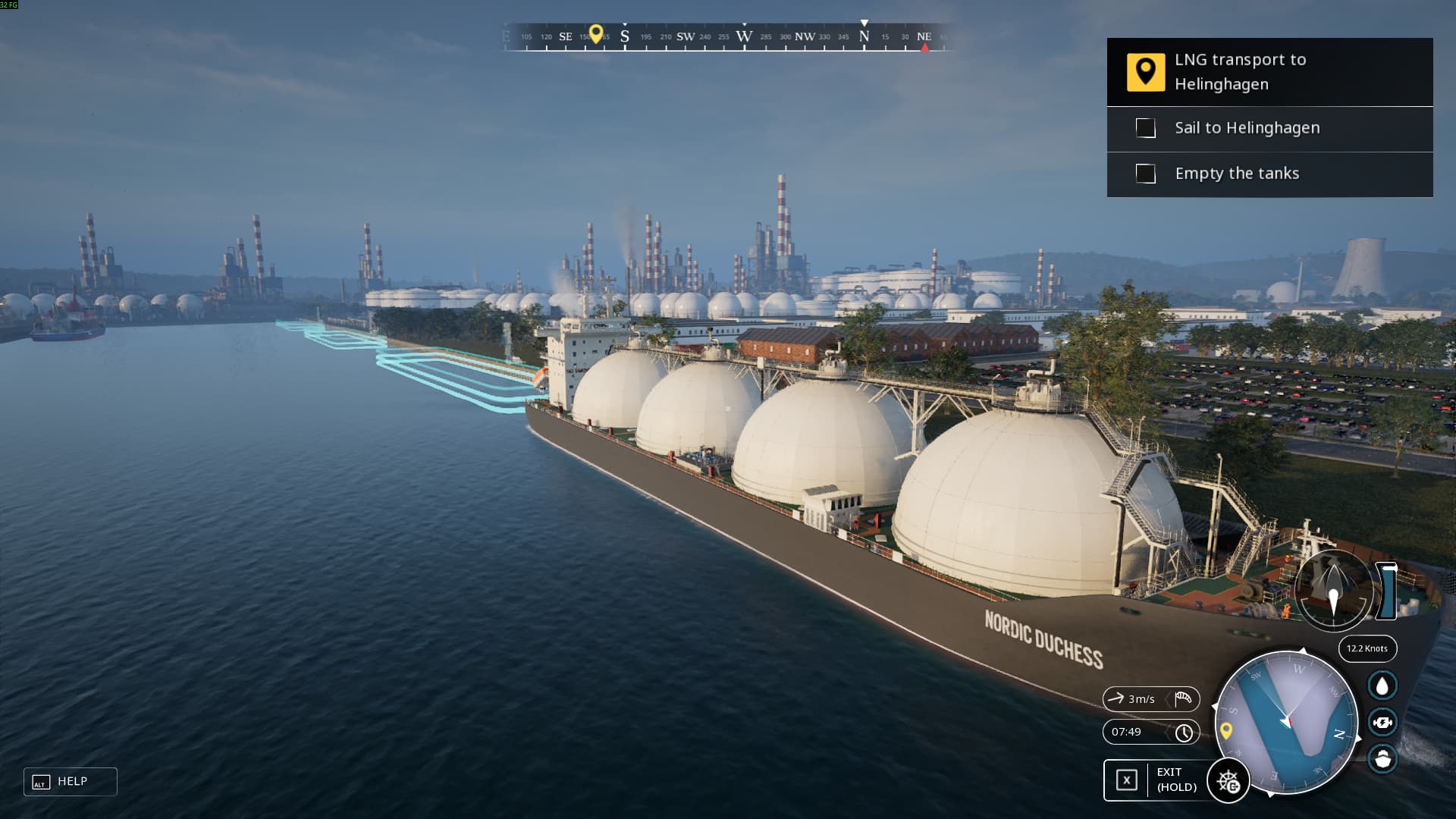This screenshot has width=1456, height=819.
Task: Click the wind sock indicator
Action: click(x=1182, y=699)
